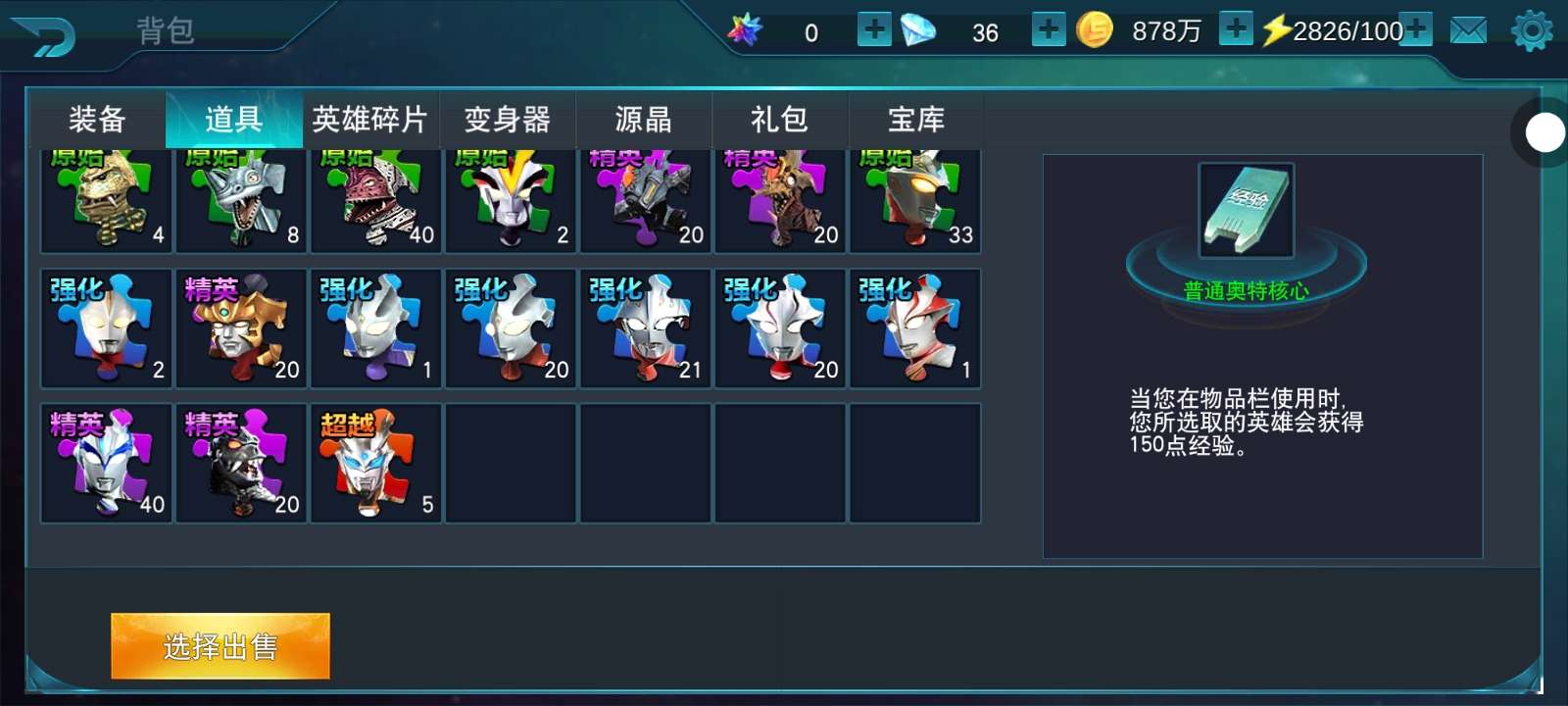This screenshot has width=1568, height=706.
Task: Switch to the 变身器 tab
Action: (507, 120)
